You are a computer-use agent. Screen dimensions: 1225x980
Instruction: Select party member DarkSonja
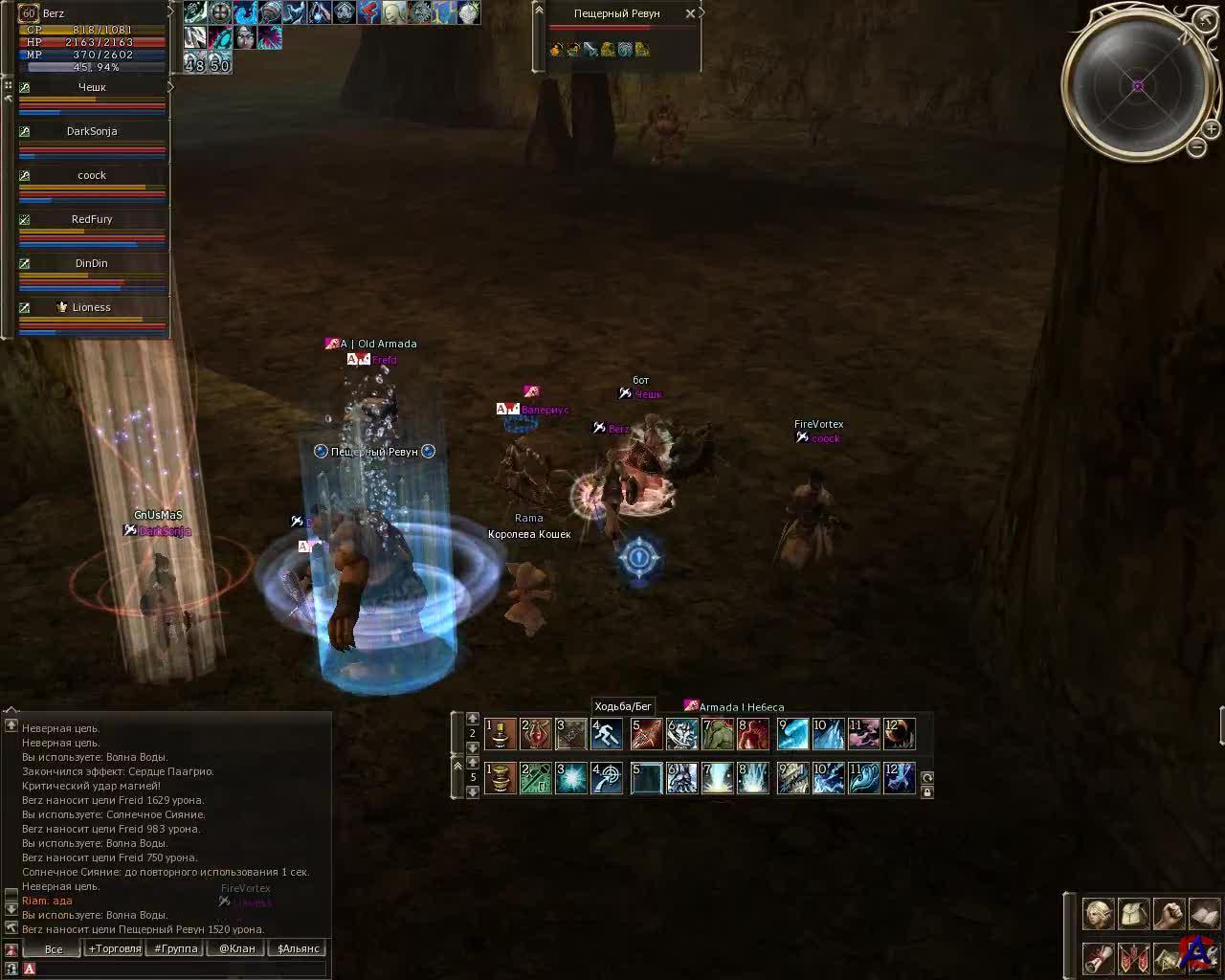click(92, 131)
